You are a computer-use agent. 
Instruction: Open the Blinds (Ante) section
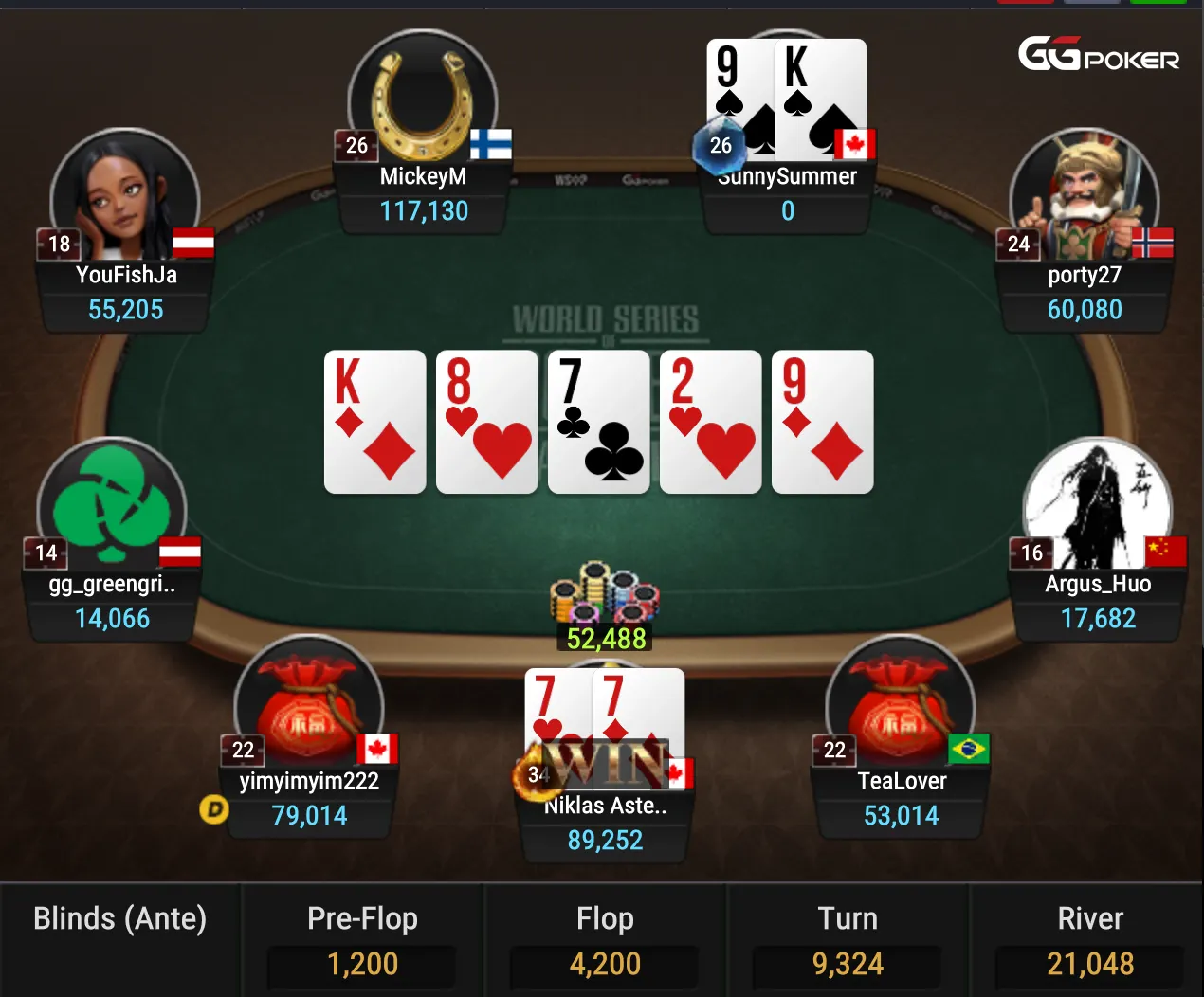pos(120,919)
